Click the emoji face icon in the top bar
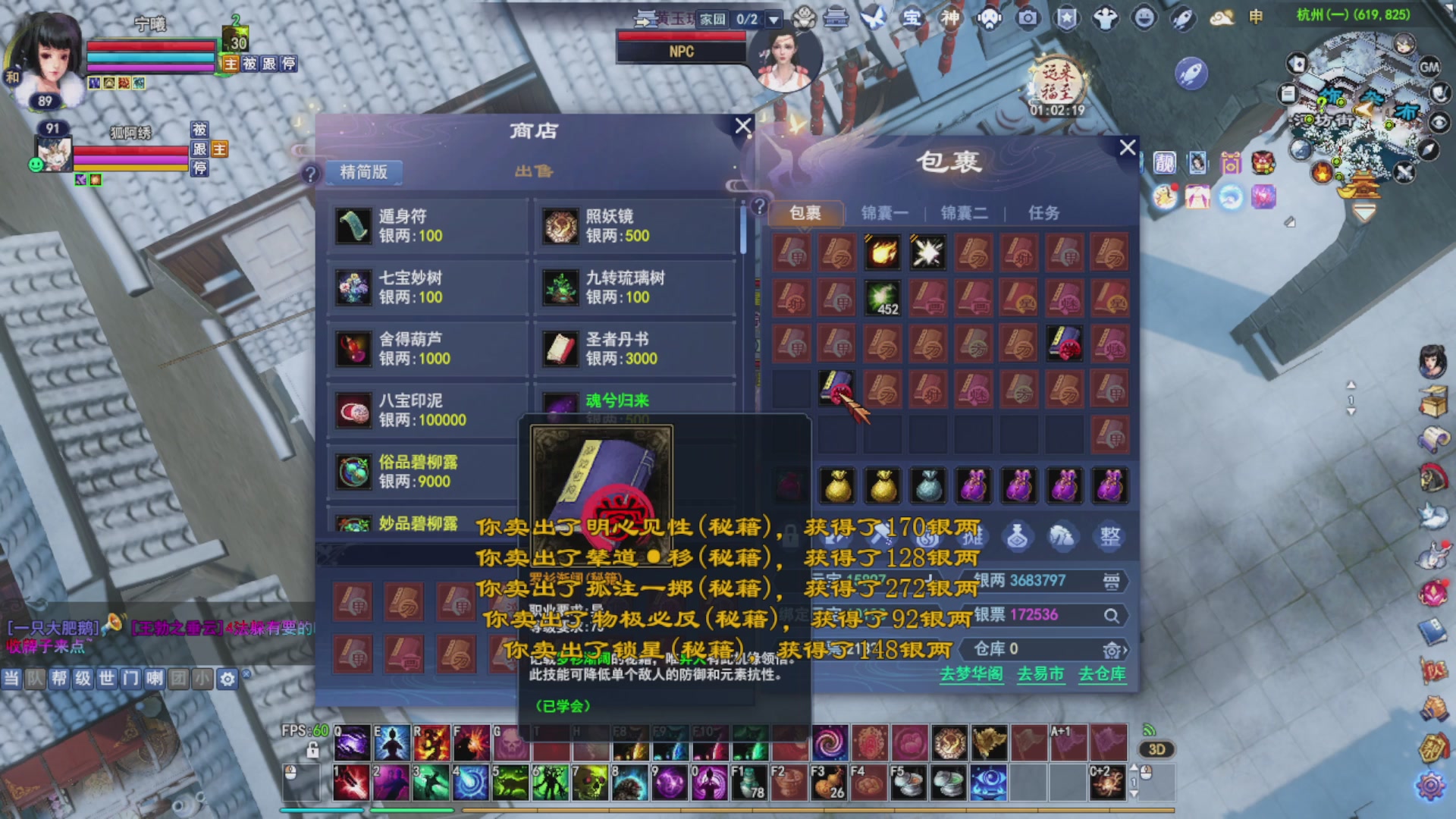The image size is (1456, 819). [x=1144, y=17]
